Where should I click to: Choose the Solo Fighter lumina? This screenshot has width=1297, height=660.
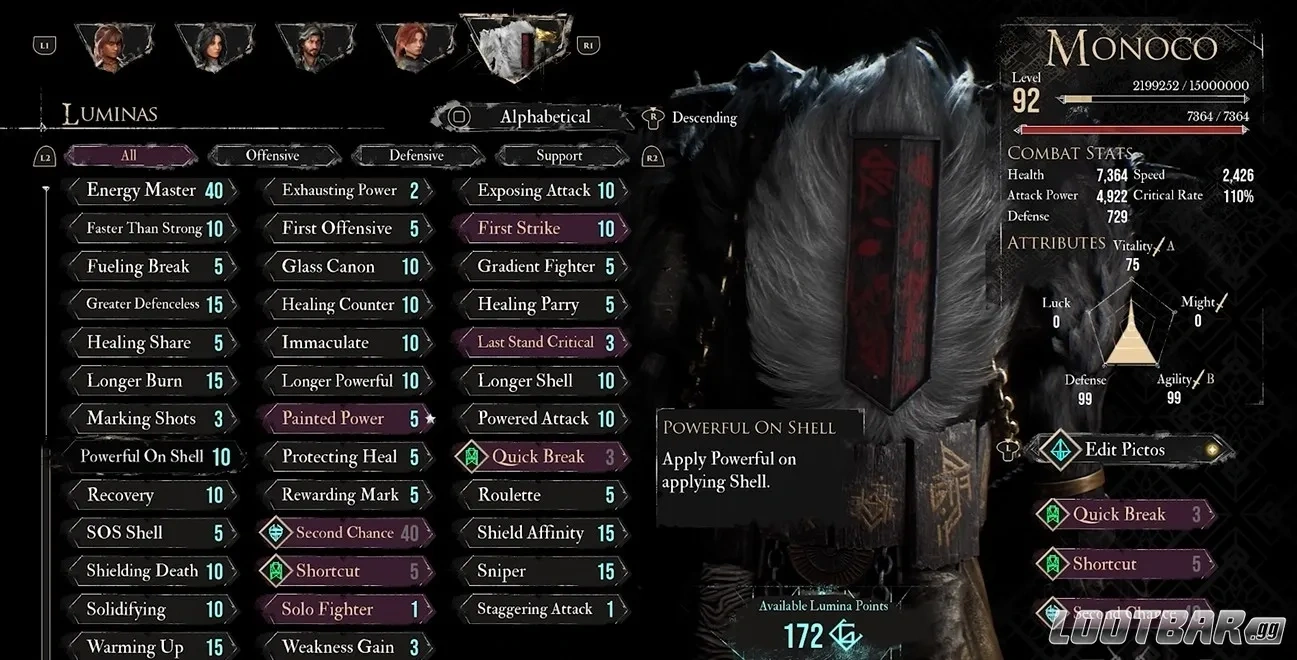341,609
